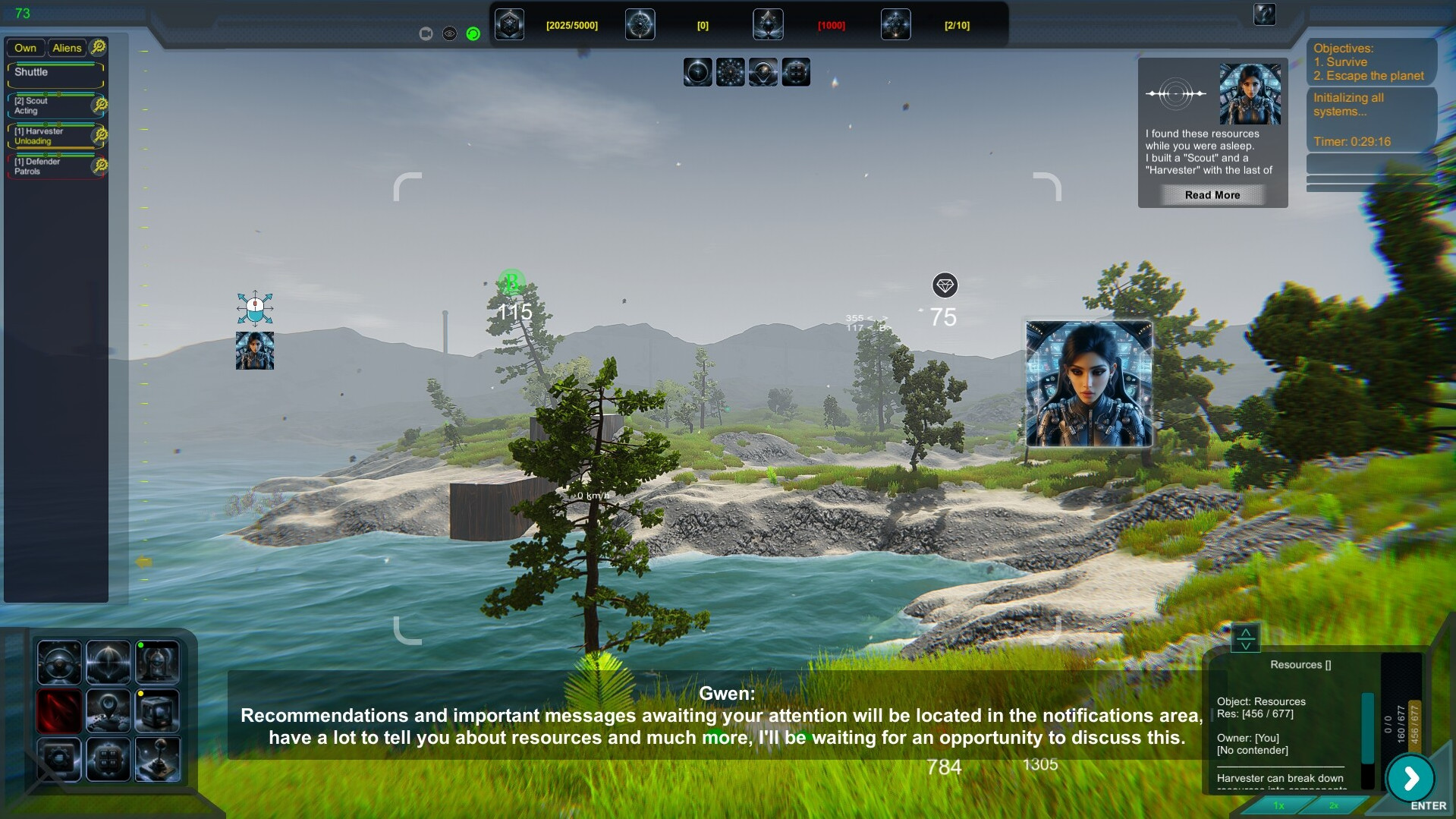The width and height of the screenshot is (1456, 819).
Task: Select the Harvester unit entry
Action: (x=50, y=136)
